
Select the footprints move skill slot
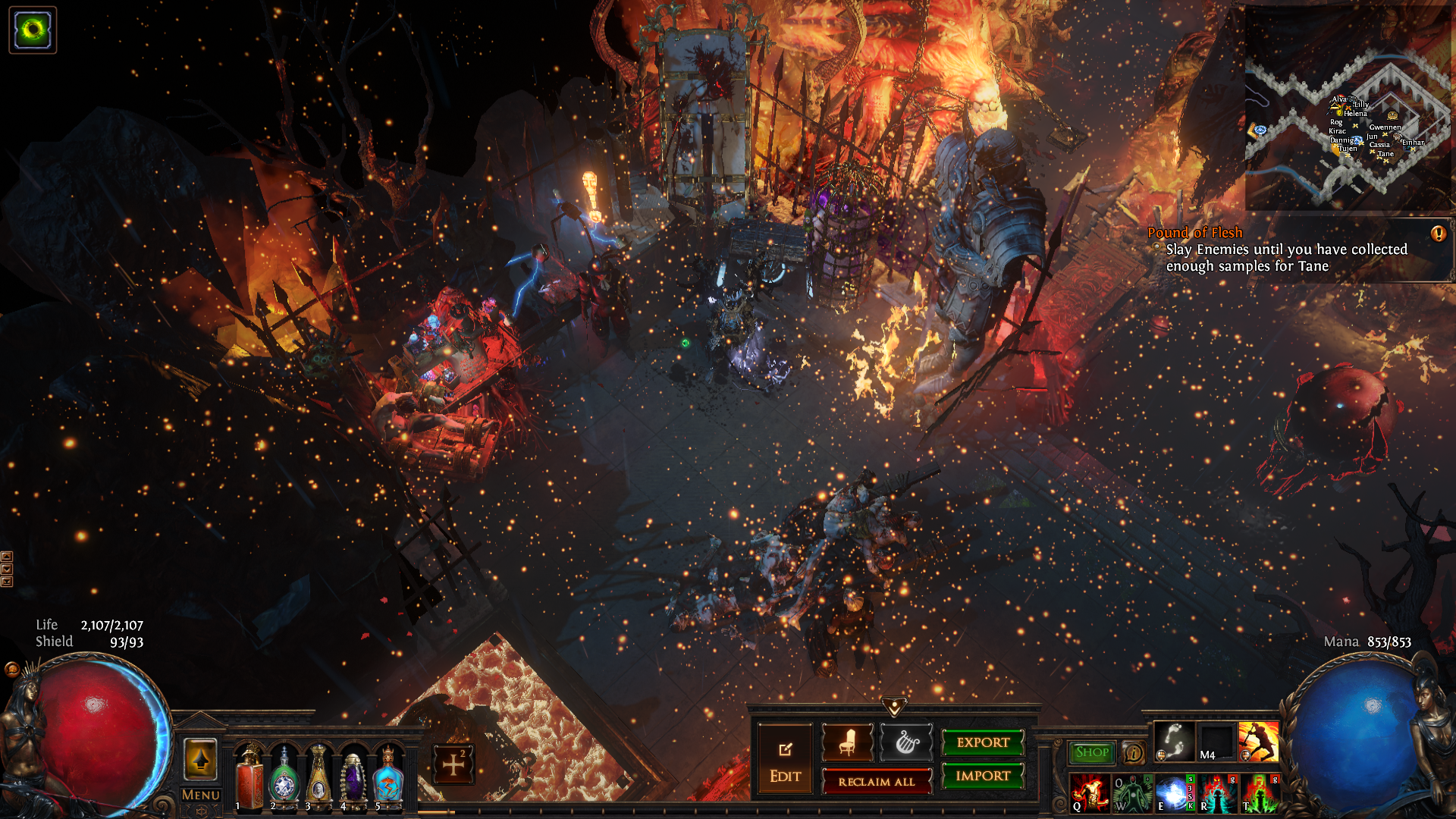pos(1174,742)
